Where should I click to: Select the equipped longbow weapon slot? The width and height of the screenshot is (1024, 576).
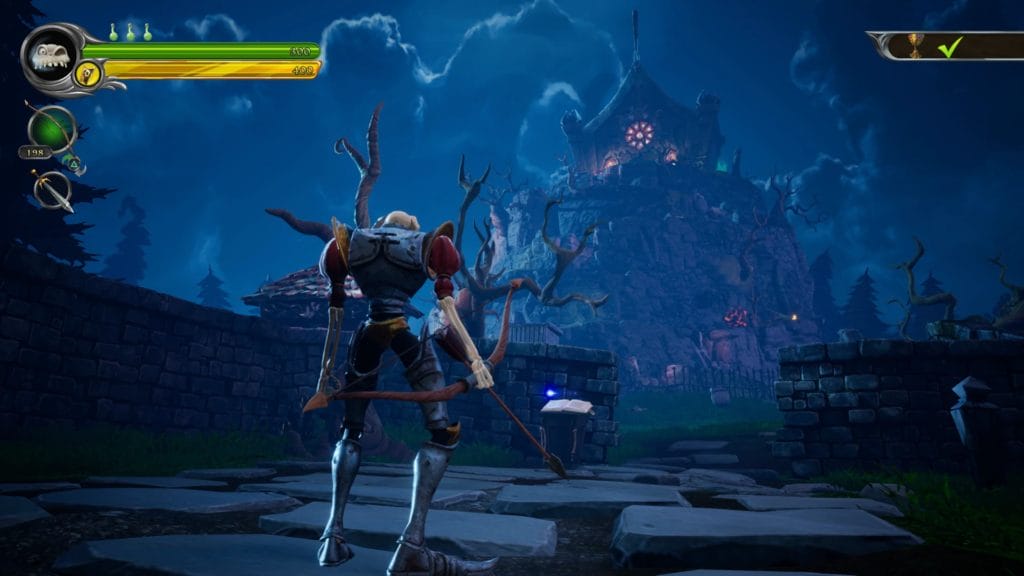point(51,131)
